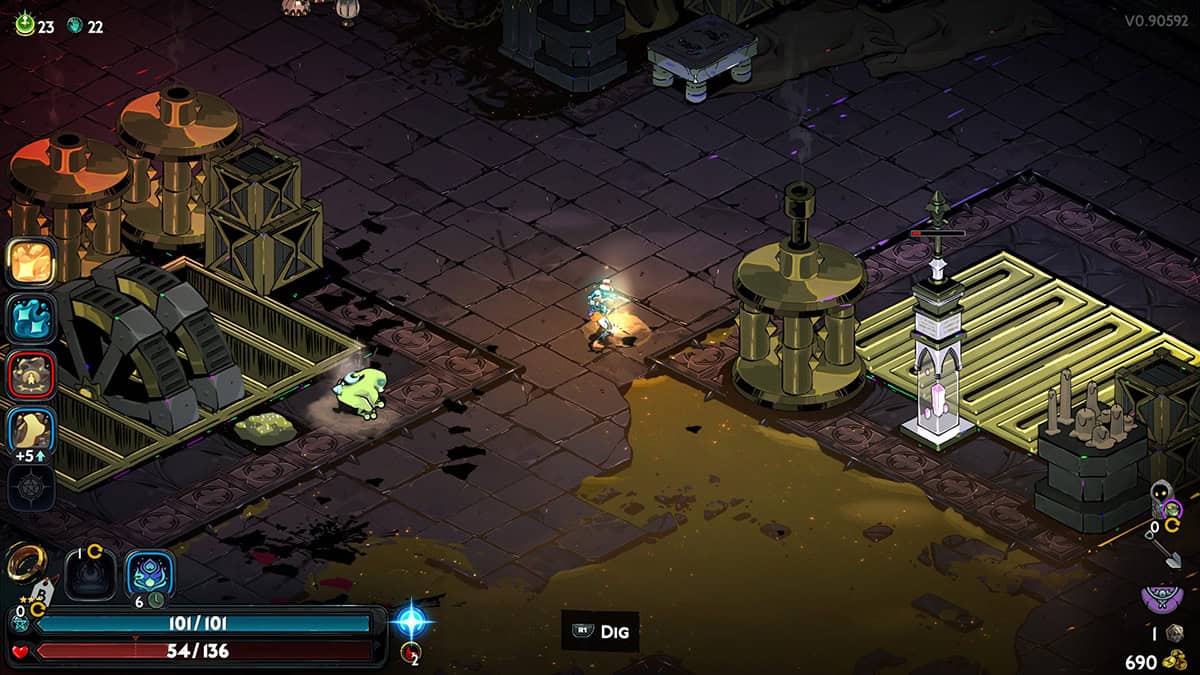The image size is (1200, 675).
Task: Click the dark hooded silhouette slot
Action: [90, 576]
